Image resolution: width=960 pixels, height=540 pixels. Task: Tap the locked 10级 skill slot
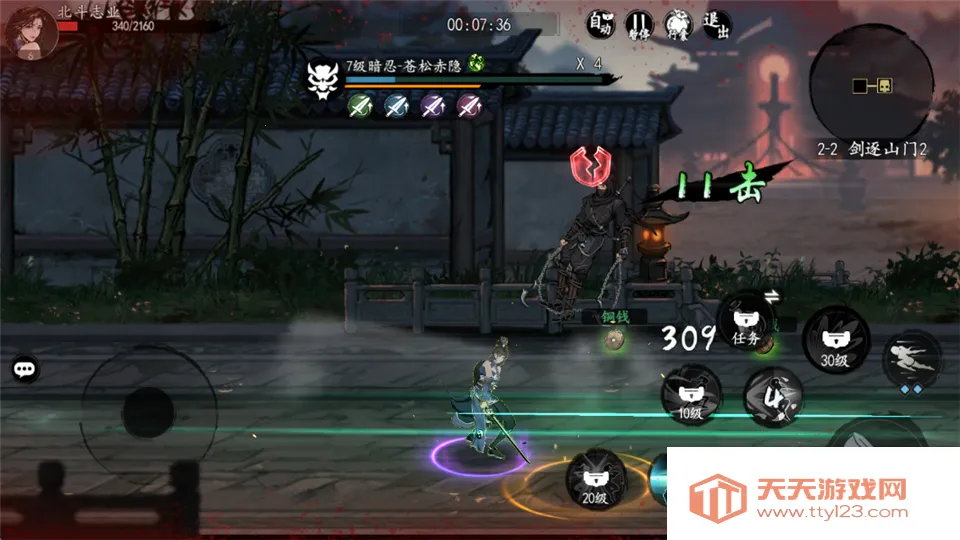(x=688, y=395)
